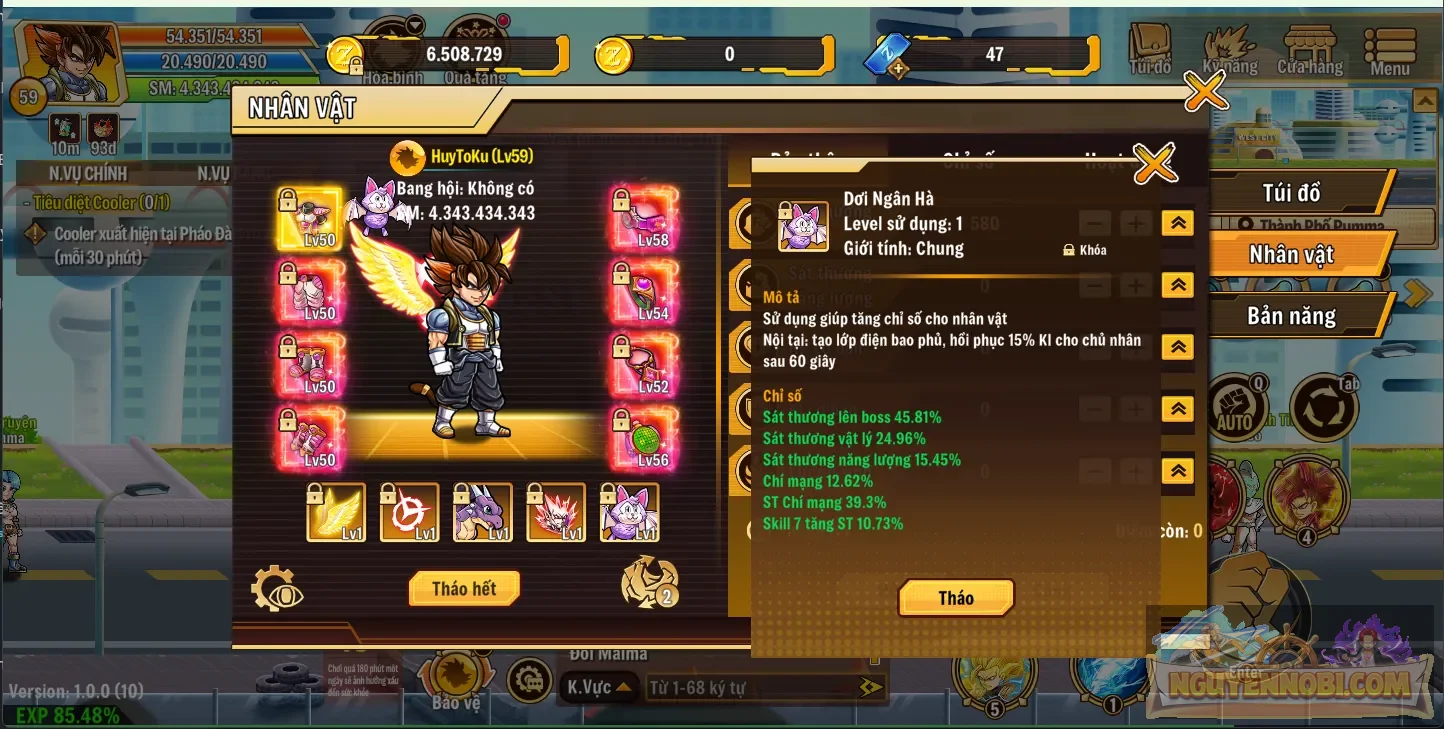The width and height of the screenshot is (1444, 729).
Task: Open the Túi đồ bag icon in top bar
Action: coord(1150,50)
